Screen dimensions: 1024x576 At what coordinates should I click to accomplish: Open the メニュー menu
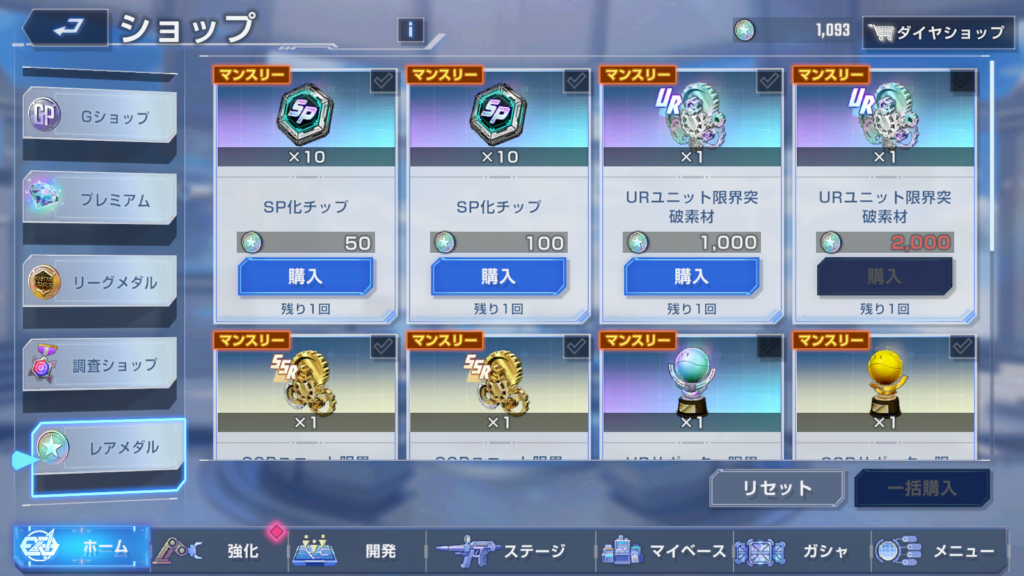tap(938, 550)
